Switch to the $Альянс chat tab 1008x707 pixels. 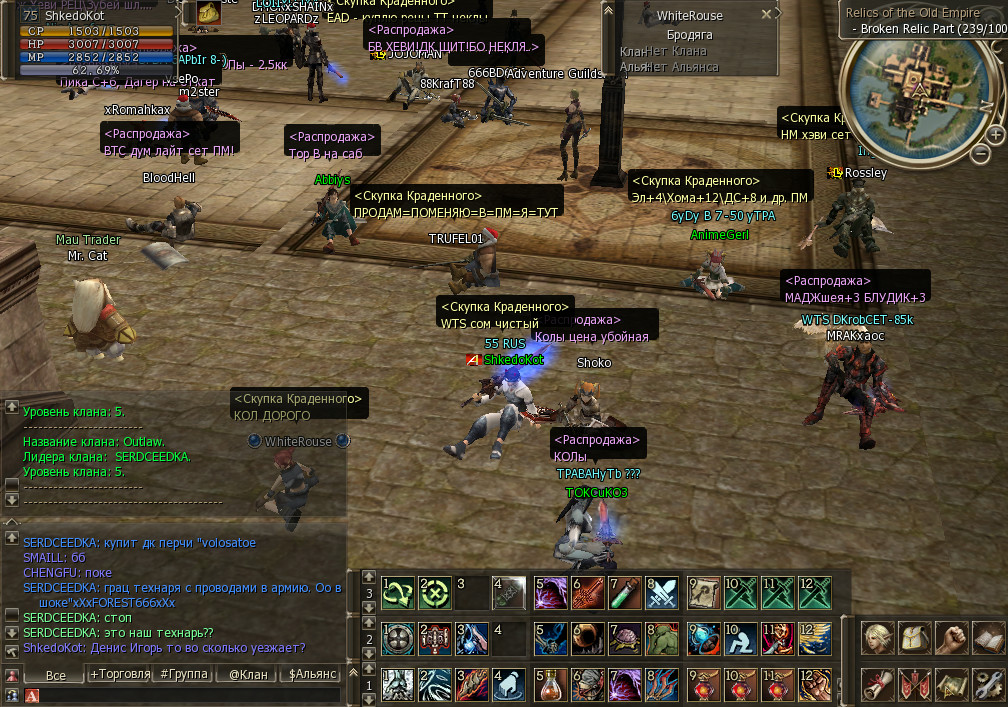coord(311,674)
